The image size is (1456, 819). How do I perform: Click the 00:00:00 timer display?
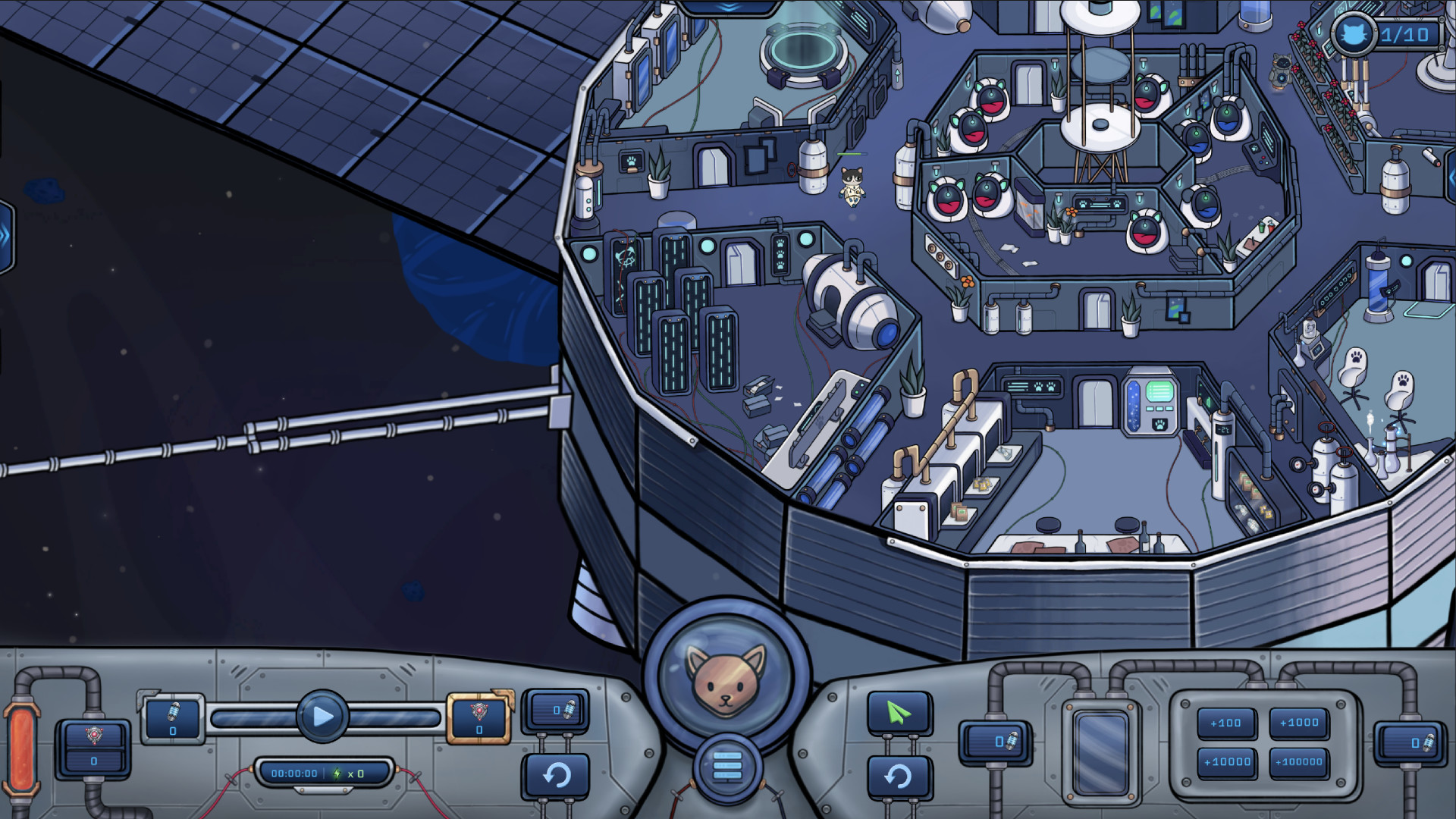point(294,773)
